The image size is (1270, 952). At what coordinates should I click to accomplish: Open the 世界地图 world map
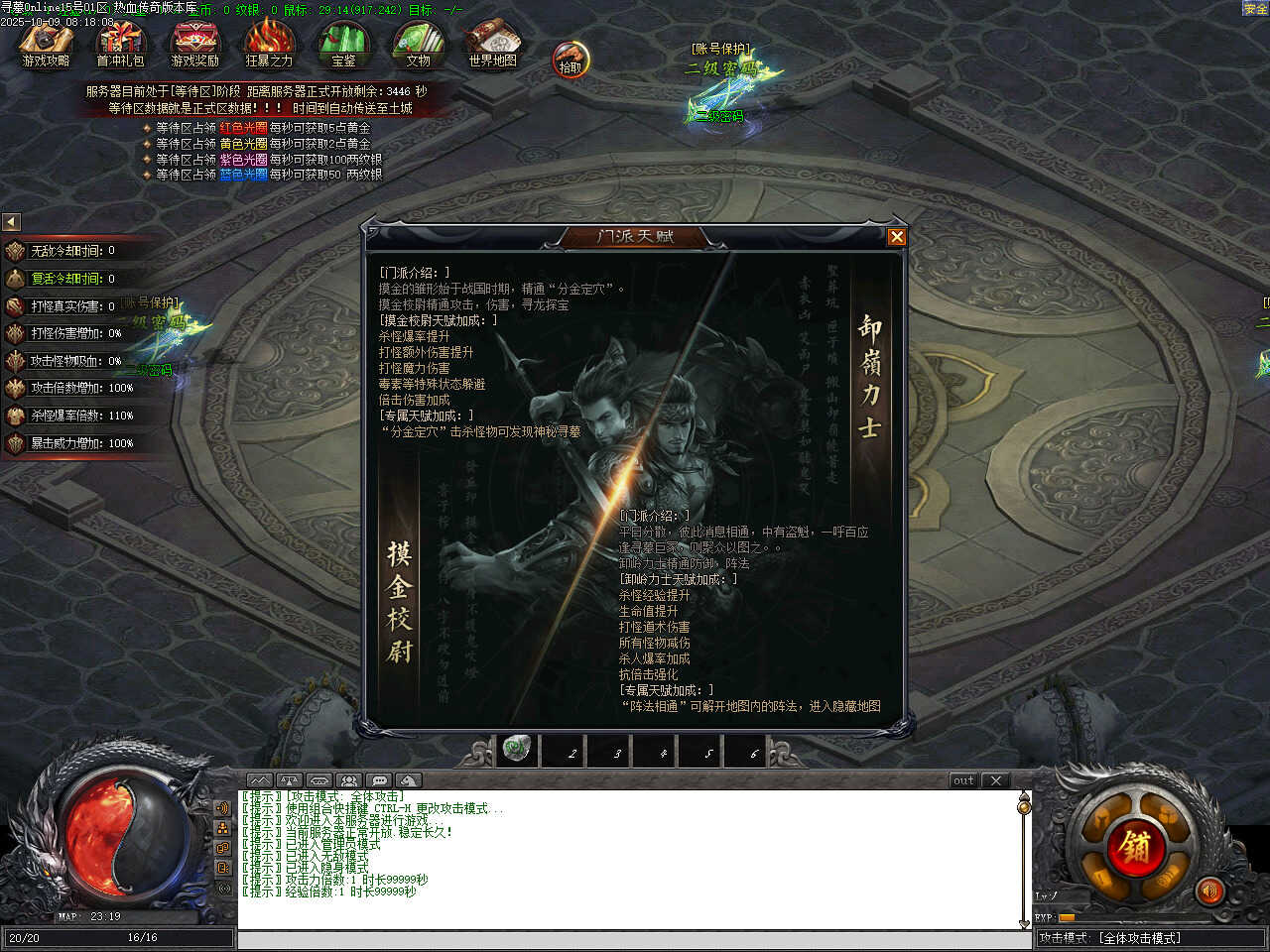[x=492, y=43]
